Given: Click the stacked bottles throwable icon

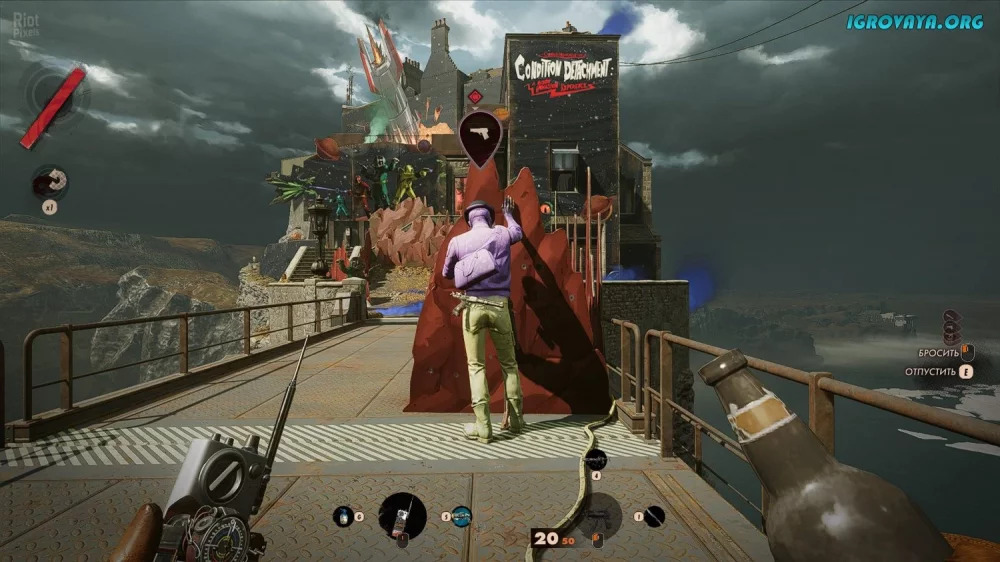Looking at the screenshot, I should 952,326.
